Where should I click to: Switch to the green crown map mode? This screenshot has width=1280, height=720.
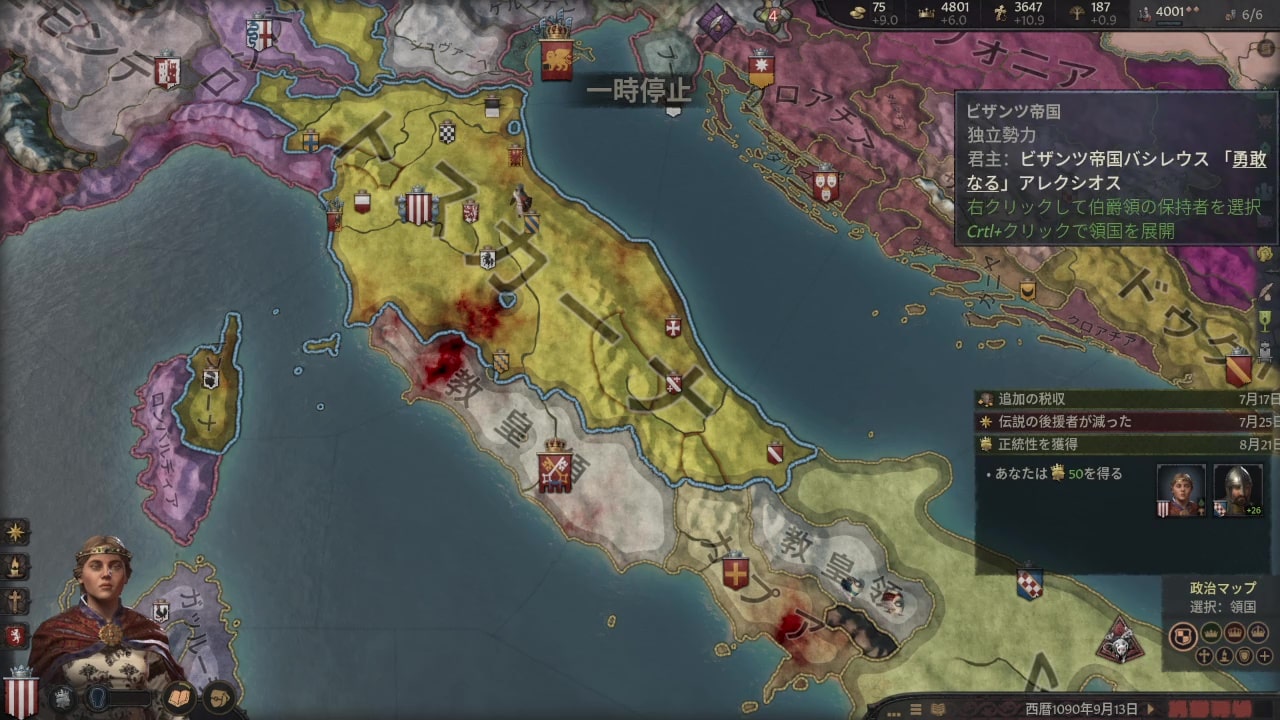point(1211,632)
